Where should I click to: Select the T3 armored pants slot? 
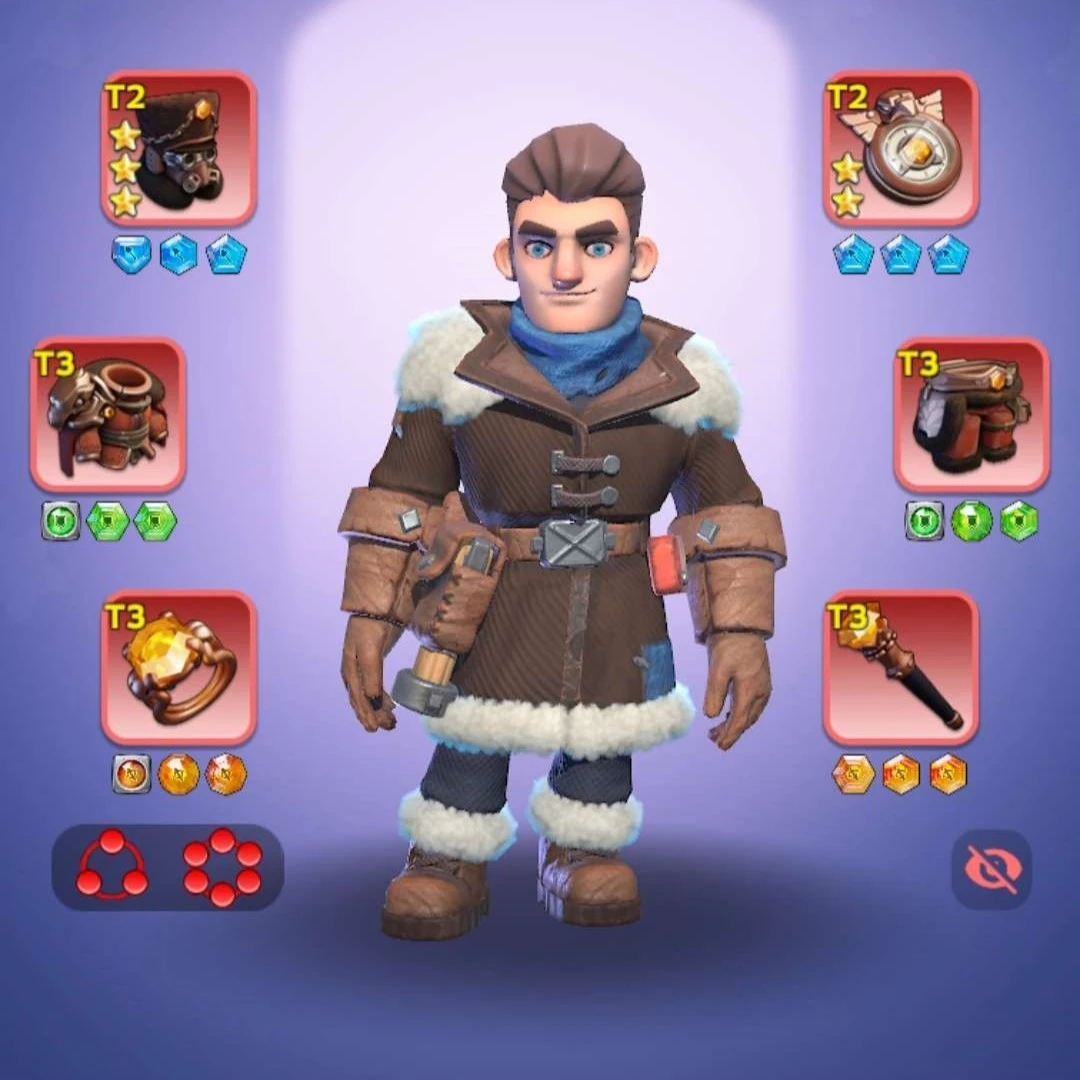pos(971,414)
